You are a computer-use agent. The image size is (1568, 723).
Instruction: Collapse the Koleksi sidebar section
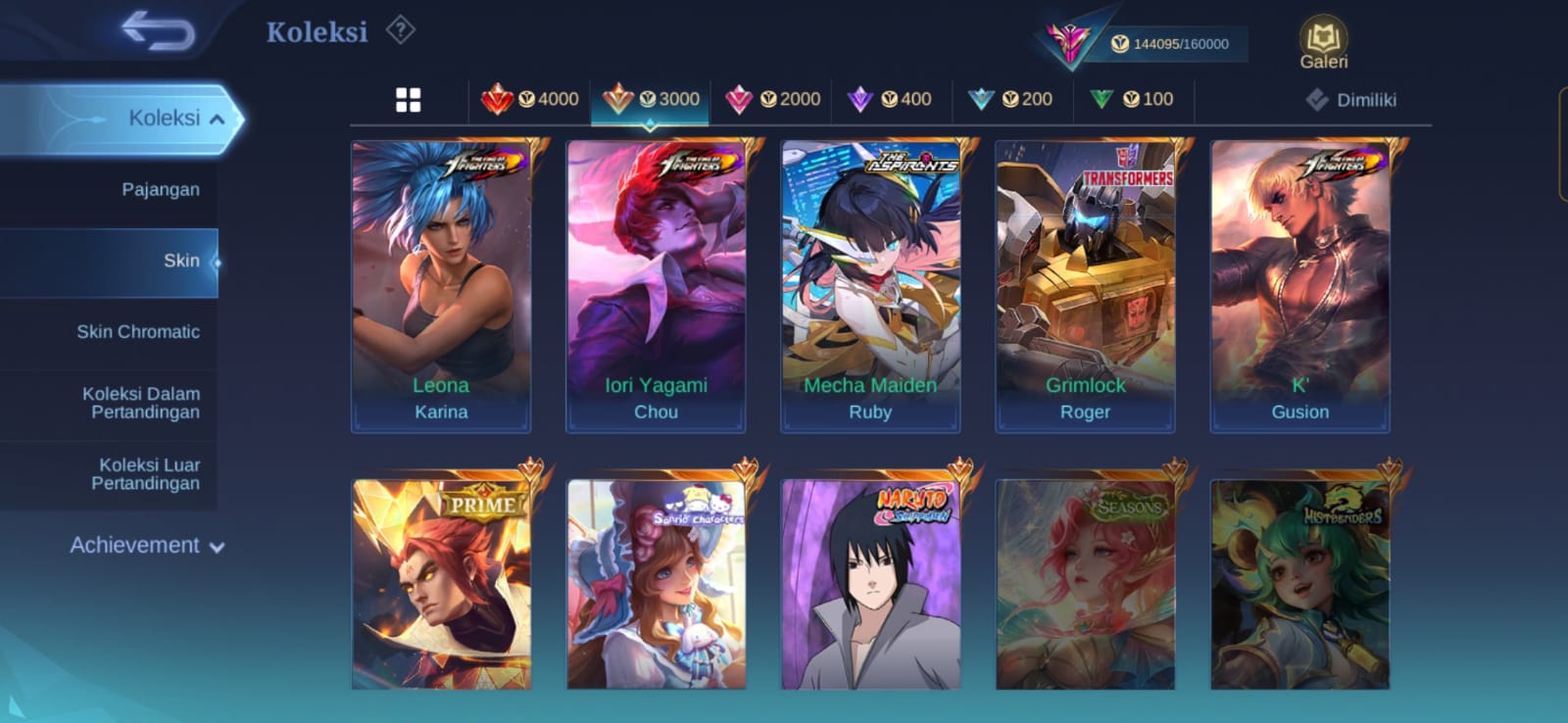tap(217, 119)
